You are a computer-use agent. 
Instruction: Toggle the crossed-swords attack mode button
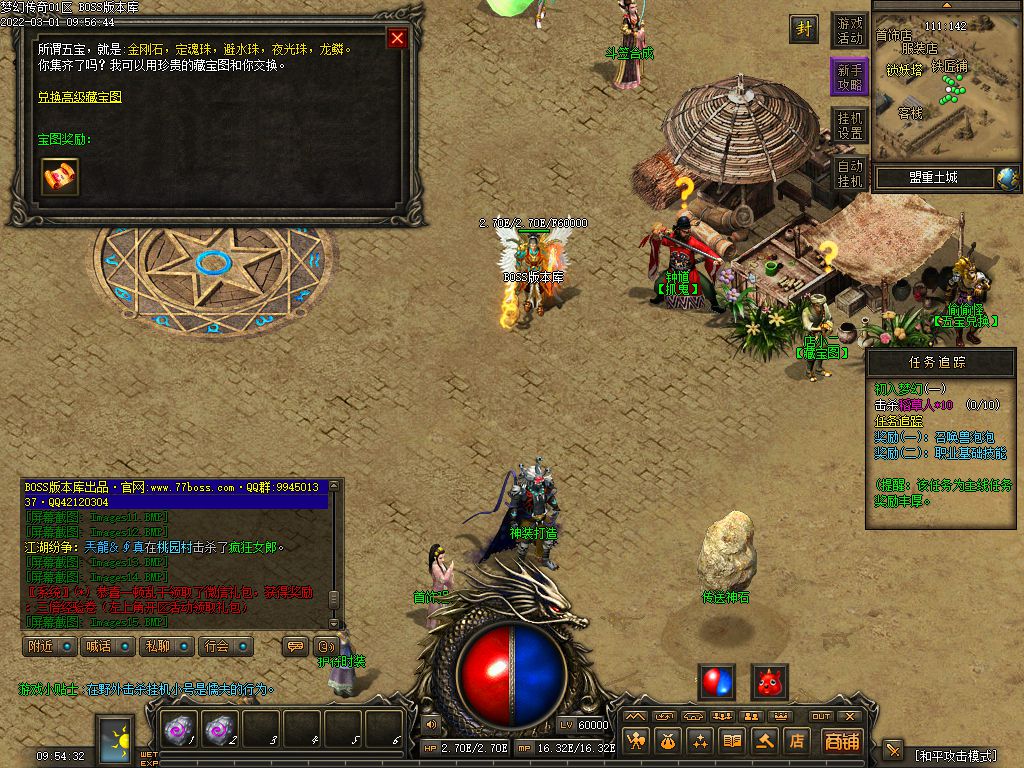(x=893, y=750)
